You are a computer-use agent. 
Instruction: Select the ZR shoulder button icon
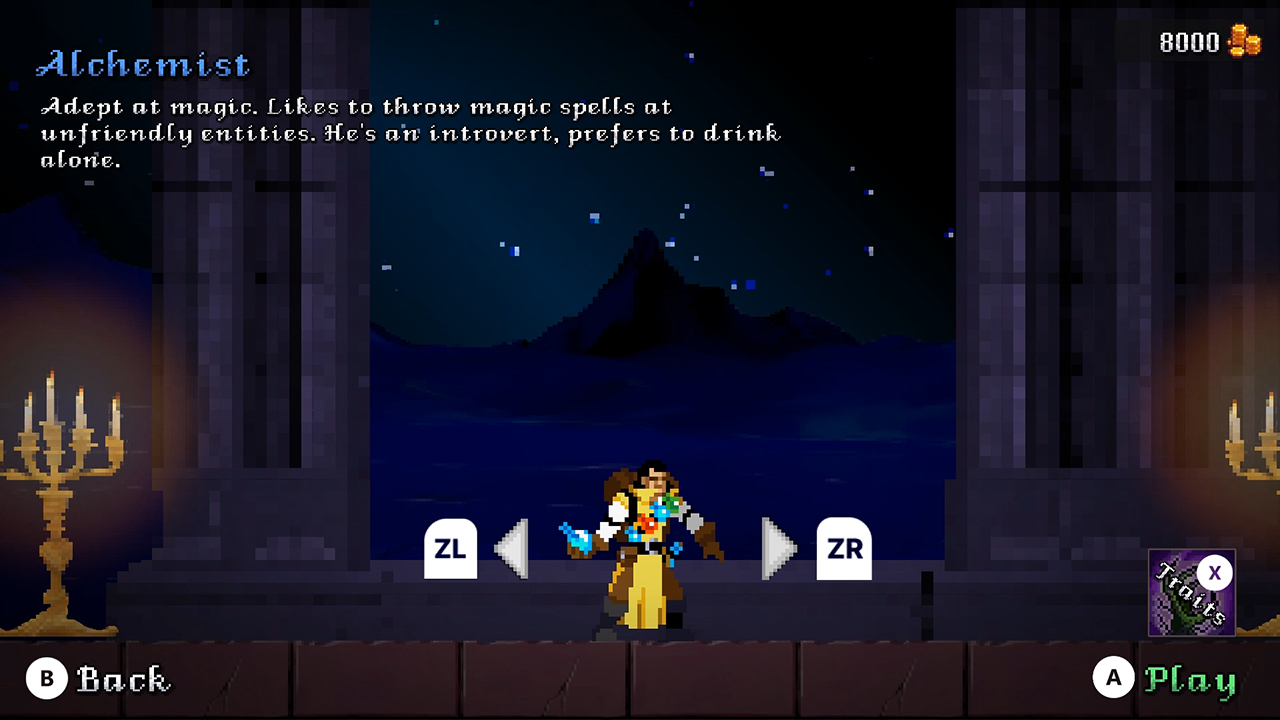(844, 548)
